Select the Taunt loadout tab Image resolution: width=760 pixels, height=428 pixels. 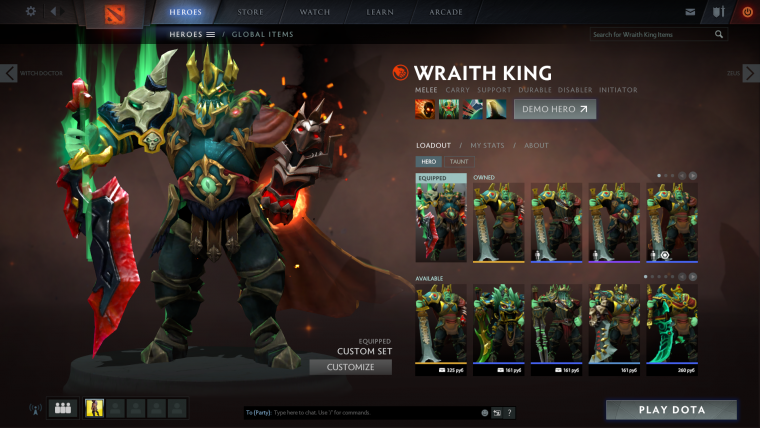coord(459,162)
